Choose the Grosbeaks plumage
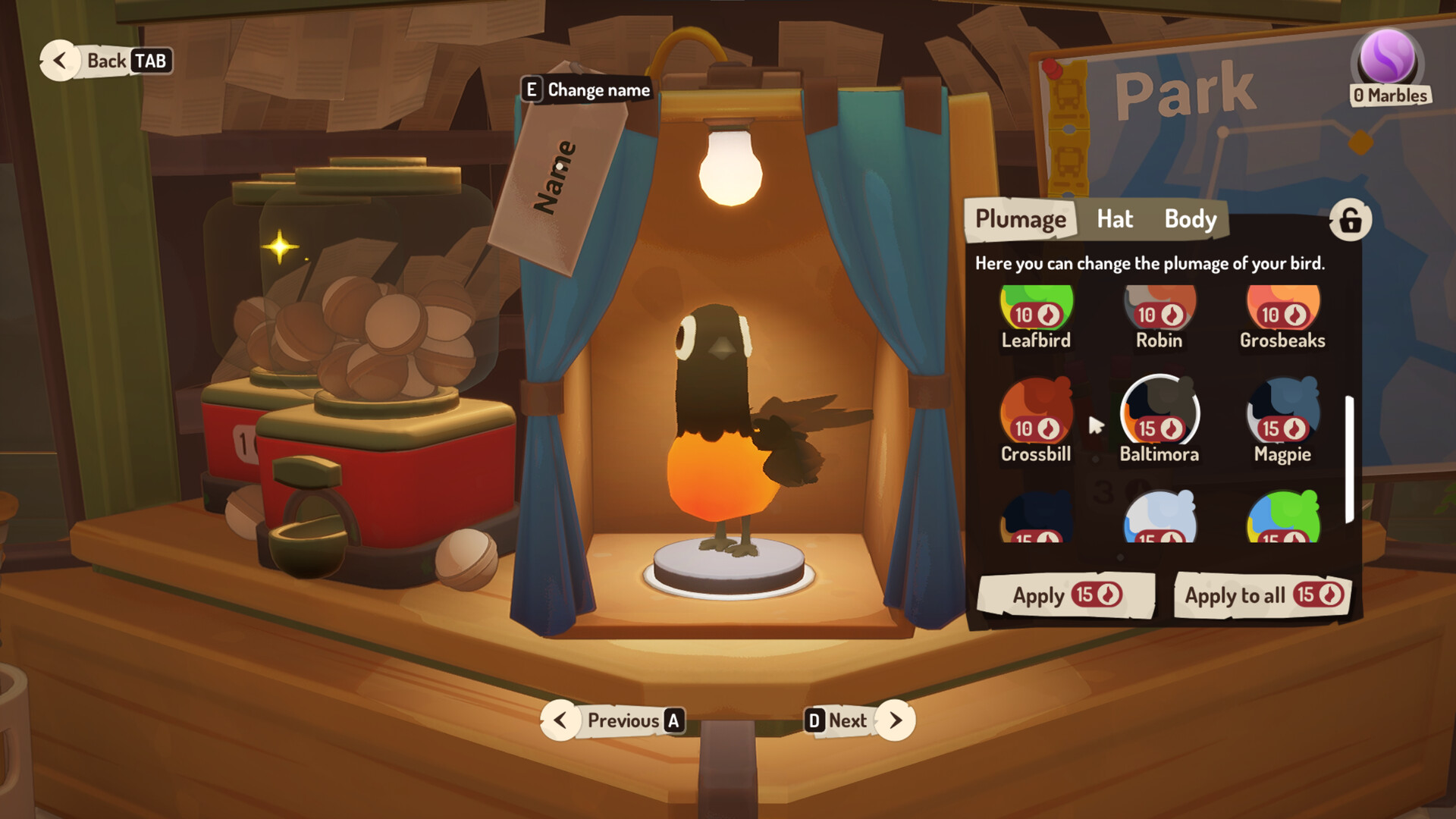 tap(1280, 311)
